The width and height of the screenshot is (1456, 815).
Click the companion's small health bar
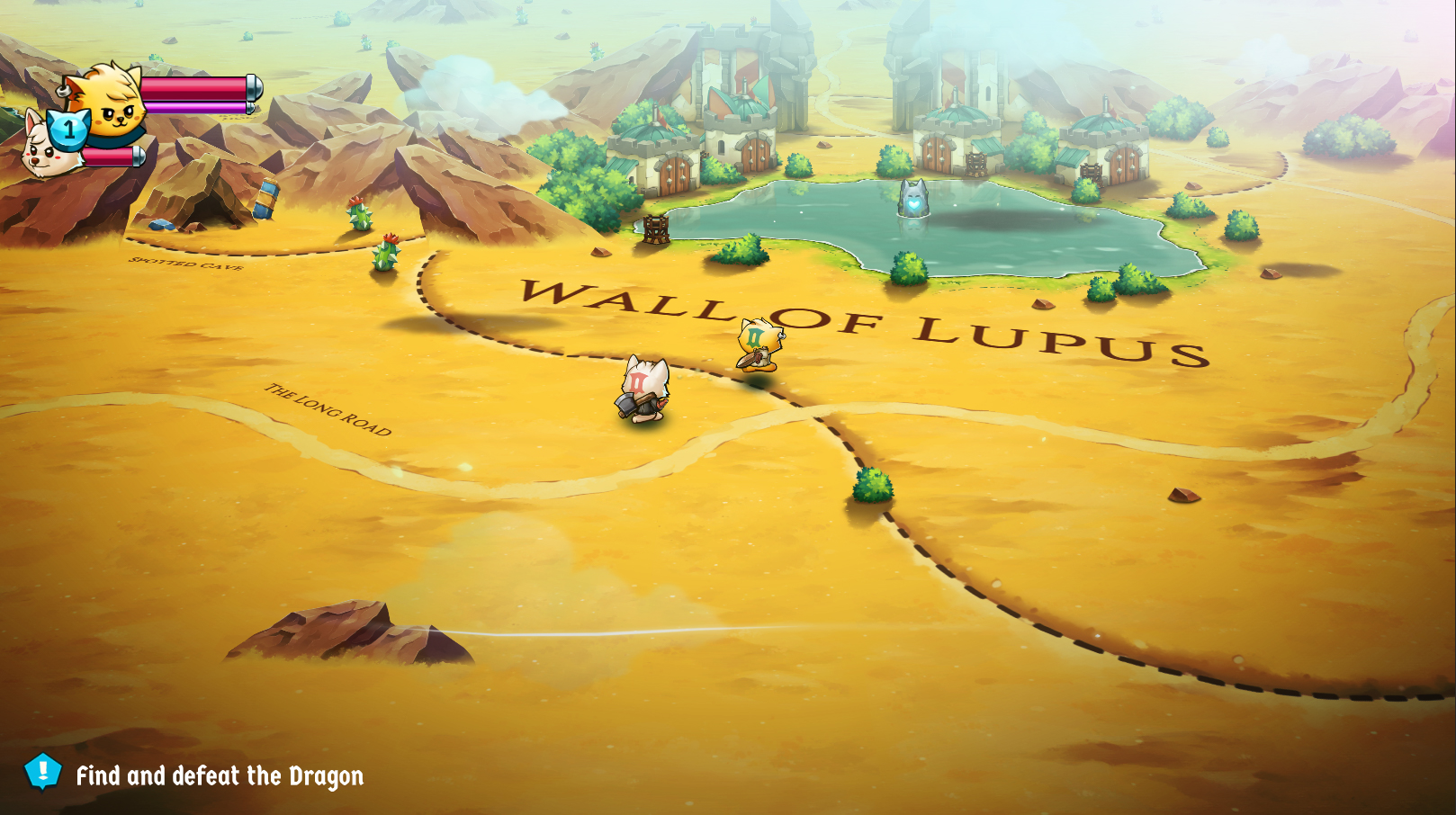pyautogui.click(x=108, y=157)
